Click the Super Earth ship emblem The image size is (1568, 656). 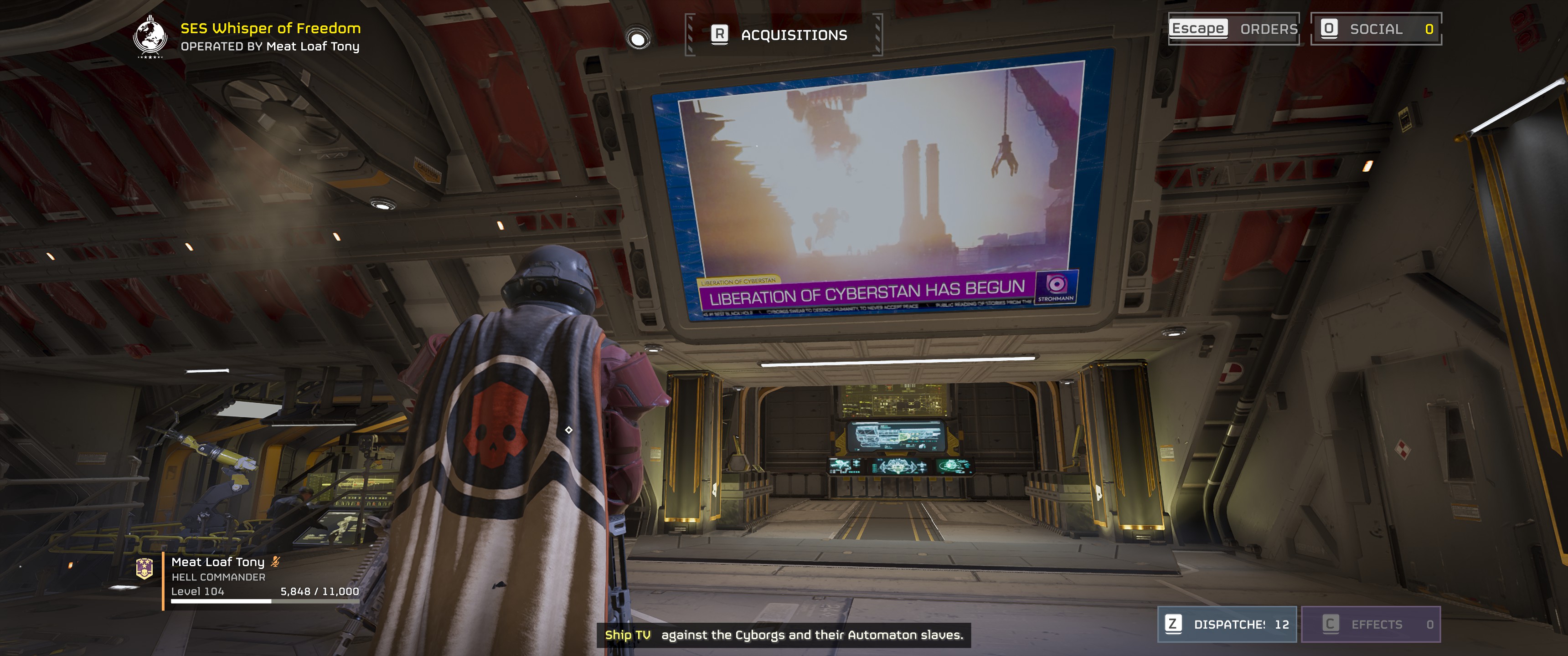pos(150,36)
